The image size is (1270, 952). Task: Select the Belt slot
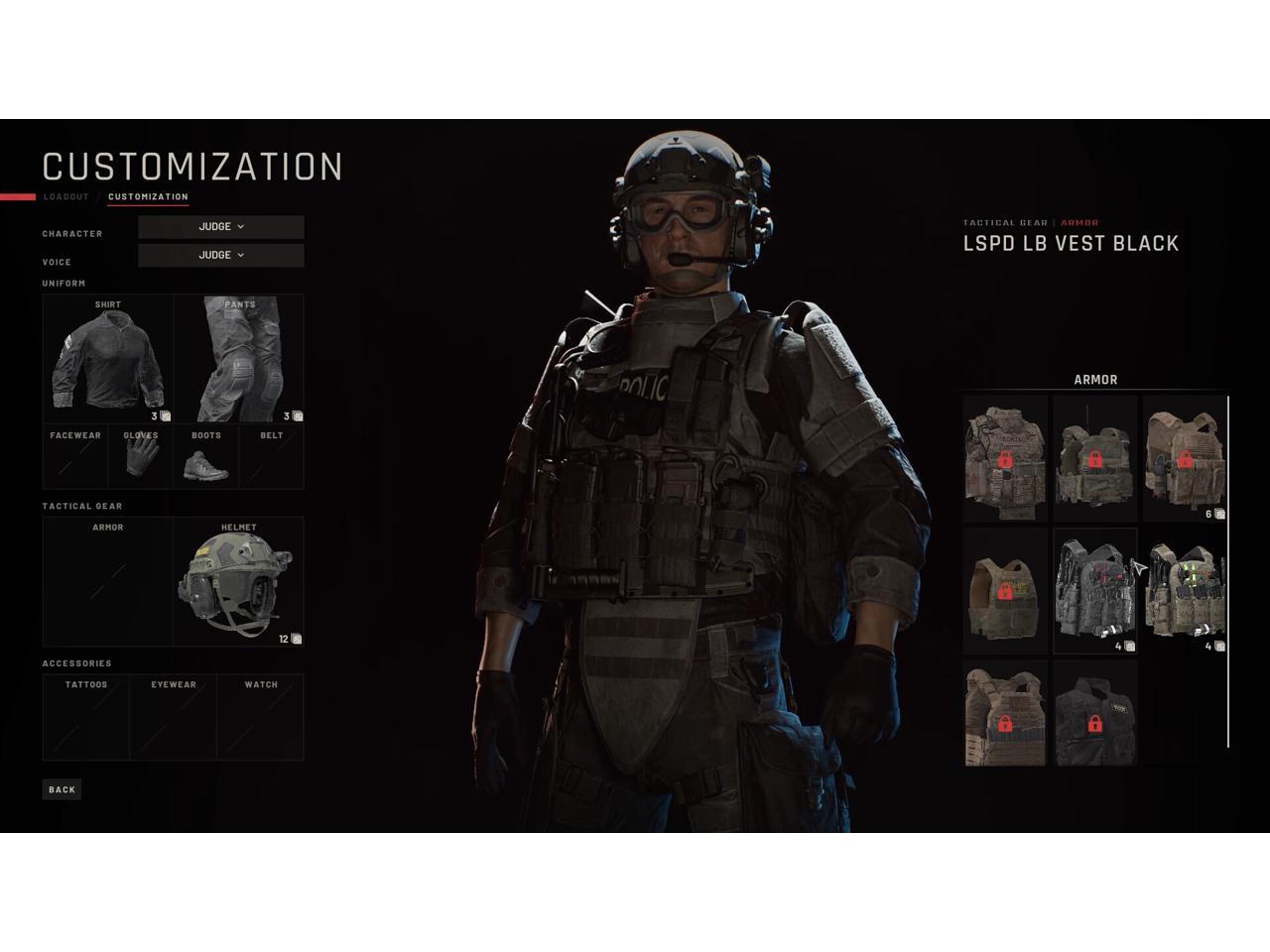(x=271, y=457)
